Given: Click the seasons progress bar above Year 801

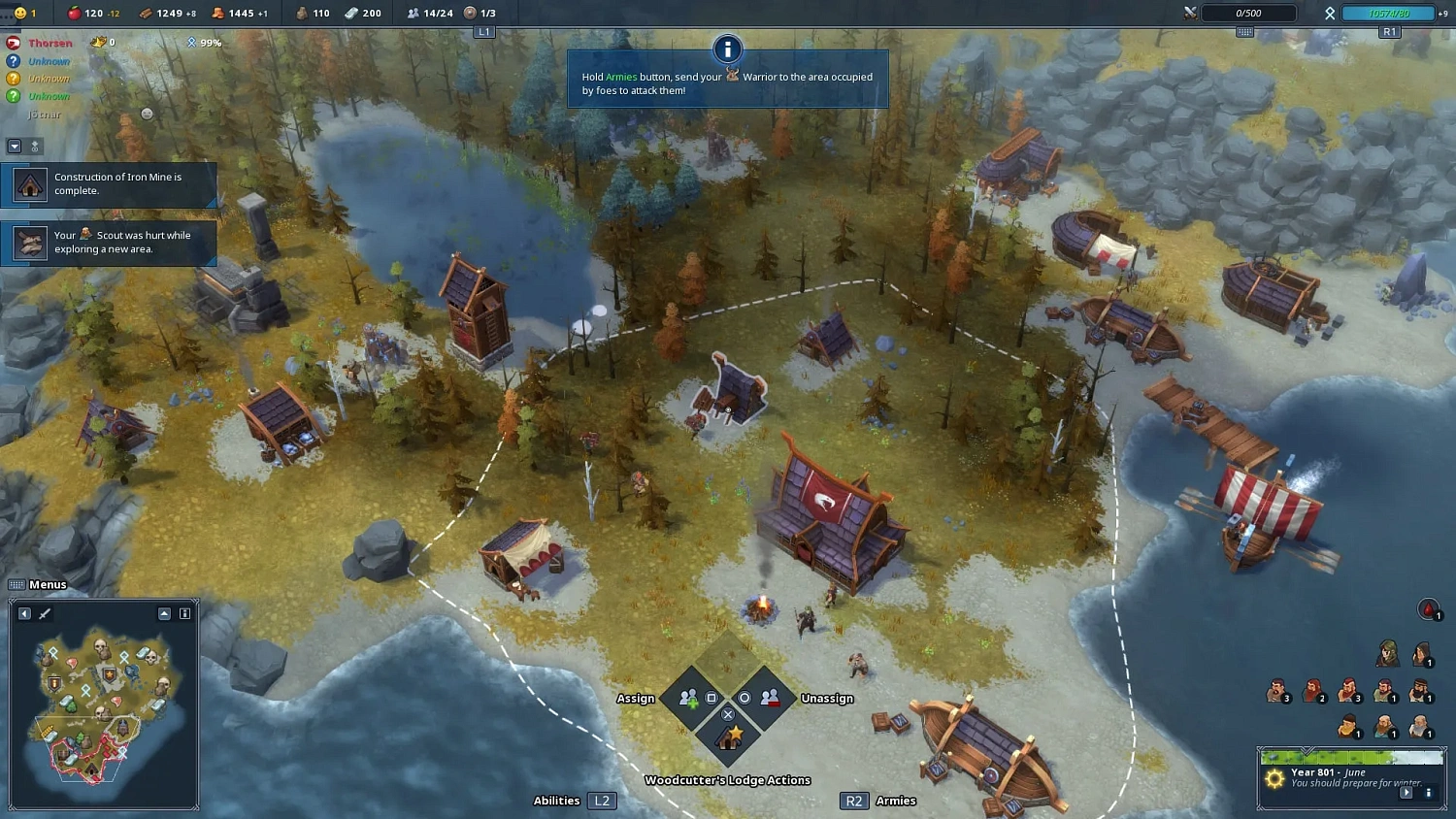Looking at the screenshot, I should pos(1352,757).
